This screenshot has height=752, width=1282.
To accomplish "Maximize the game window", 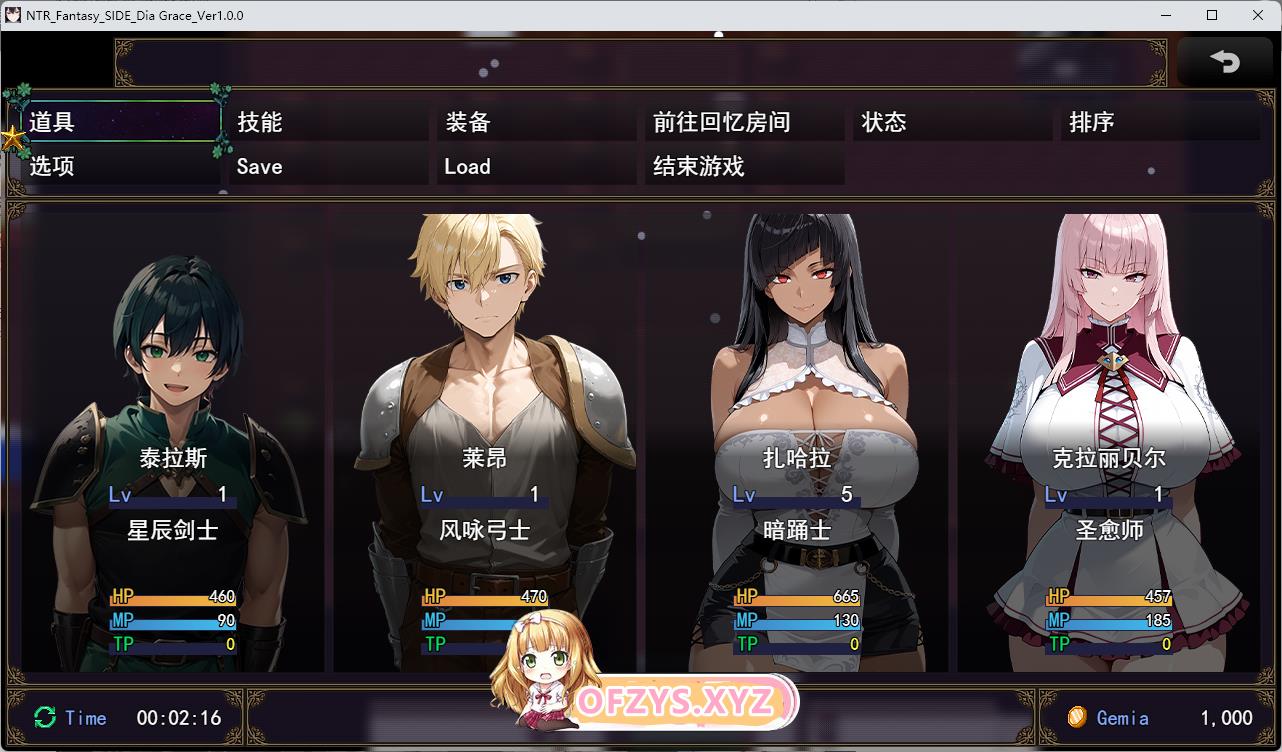I will point(1212,15).
